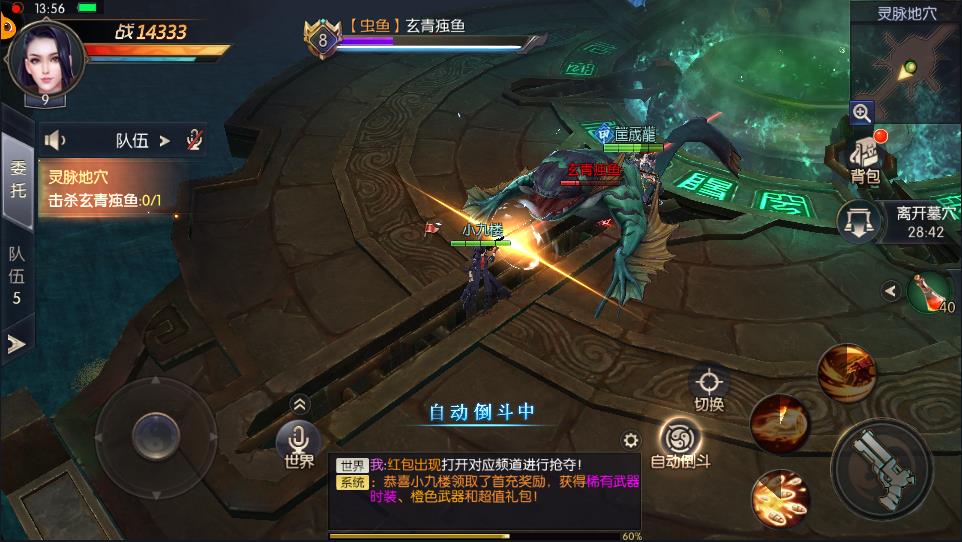Switch to the 队伍 team tab
Image resolution: width=962 pixels, height=542 pixels.
[x=17, y=275]
